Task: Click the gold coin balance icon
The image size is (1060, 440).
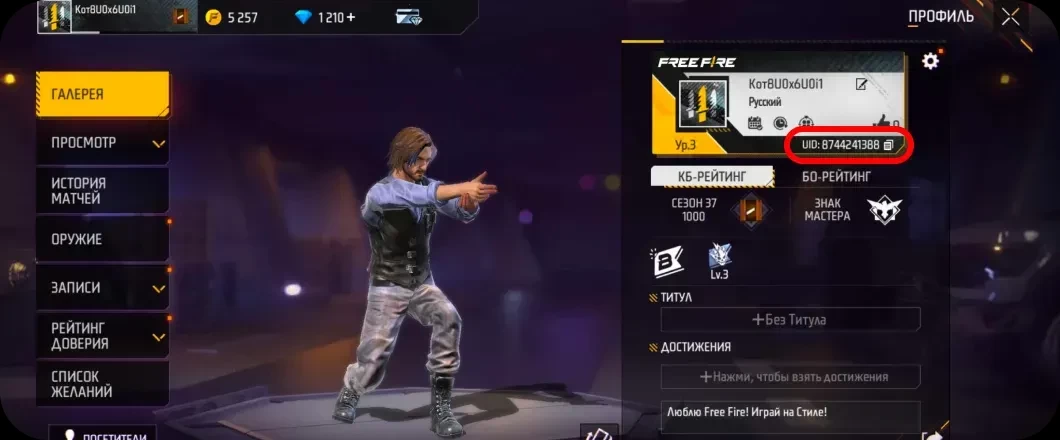Action: (x=213, y=17)
